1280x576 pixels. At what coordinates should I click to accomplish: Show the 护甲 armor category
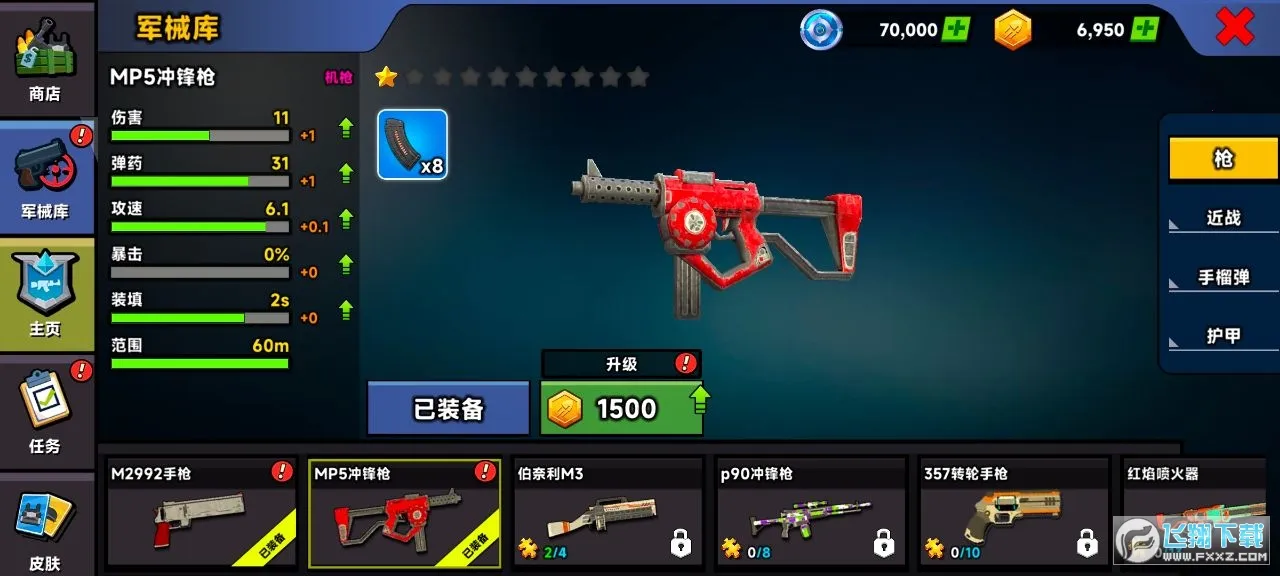[x=1223, y=336]
